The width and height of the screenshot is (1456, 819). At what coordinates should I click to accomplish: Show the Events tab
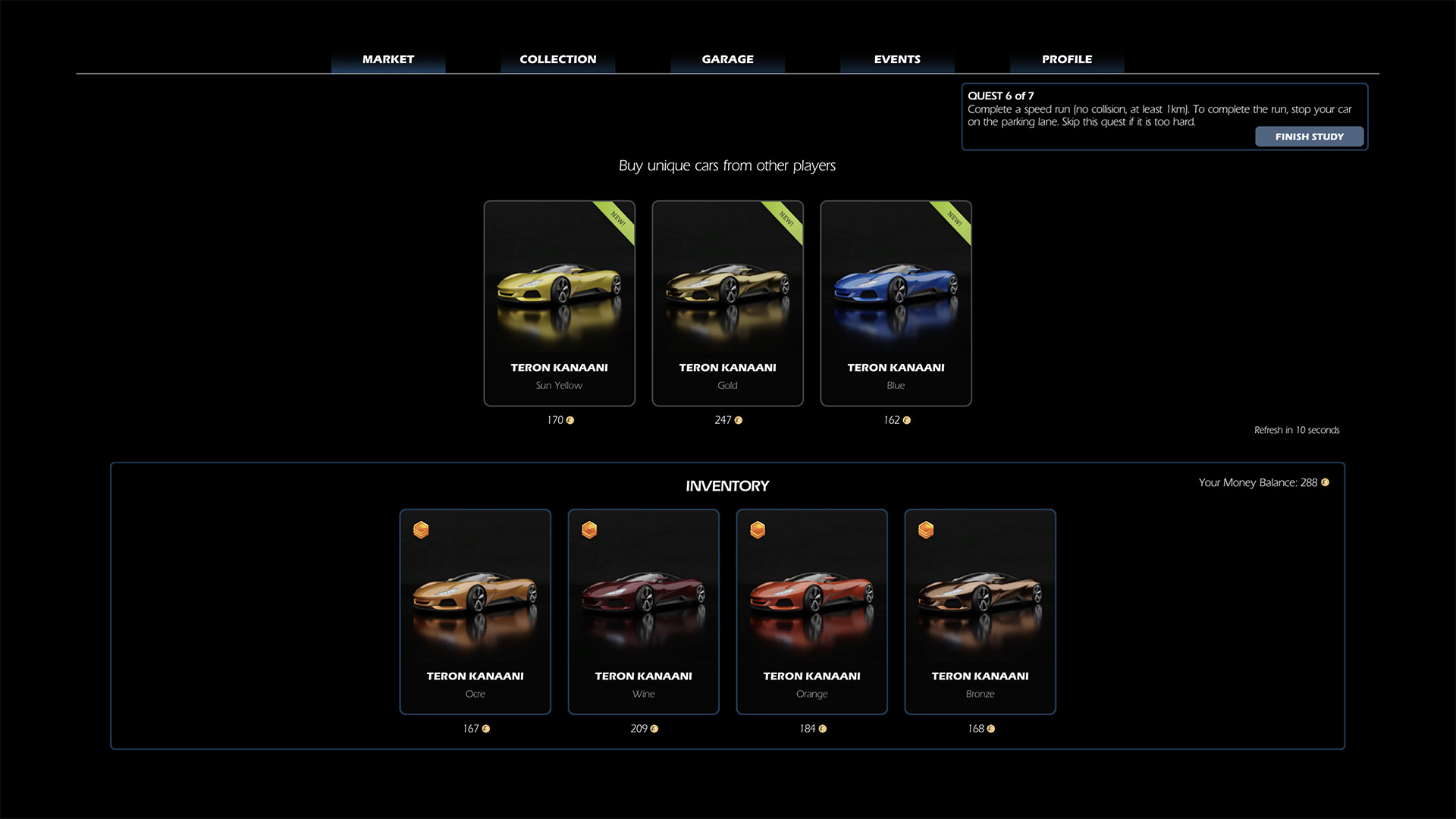897,59
